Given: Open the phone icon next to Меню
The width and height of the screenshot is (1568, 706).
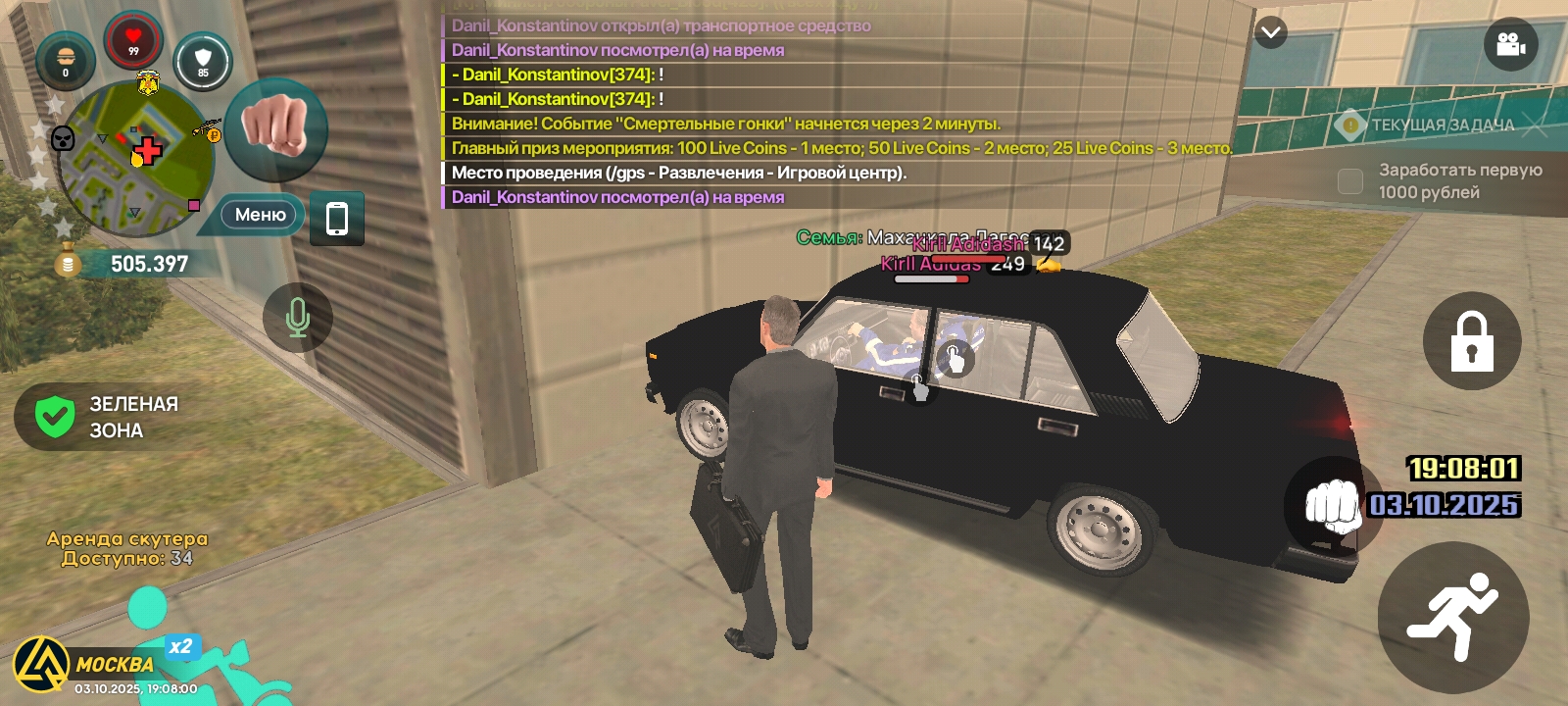Looking at the screenshot, I should point(337,219).
